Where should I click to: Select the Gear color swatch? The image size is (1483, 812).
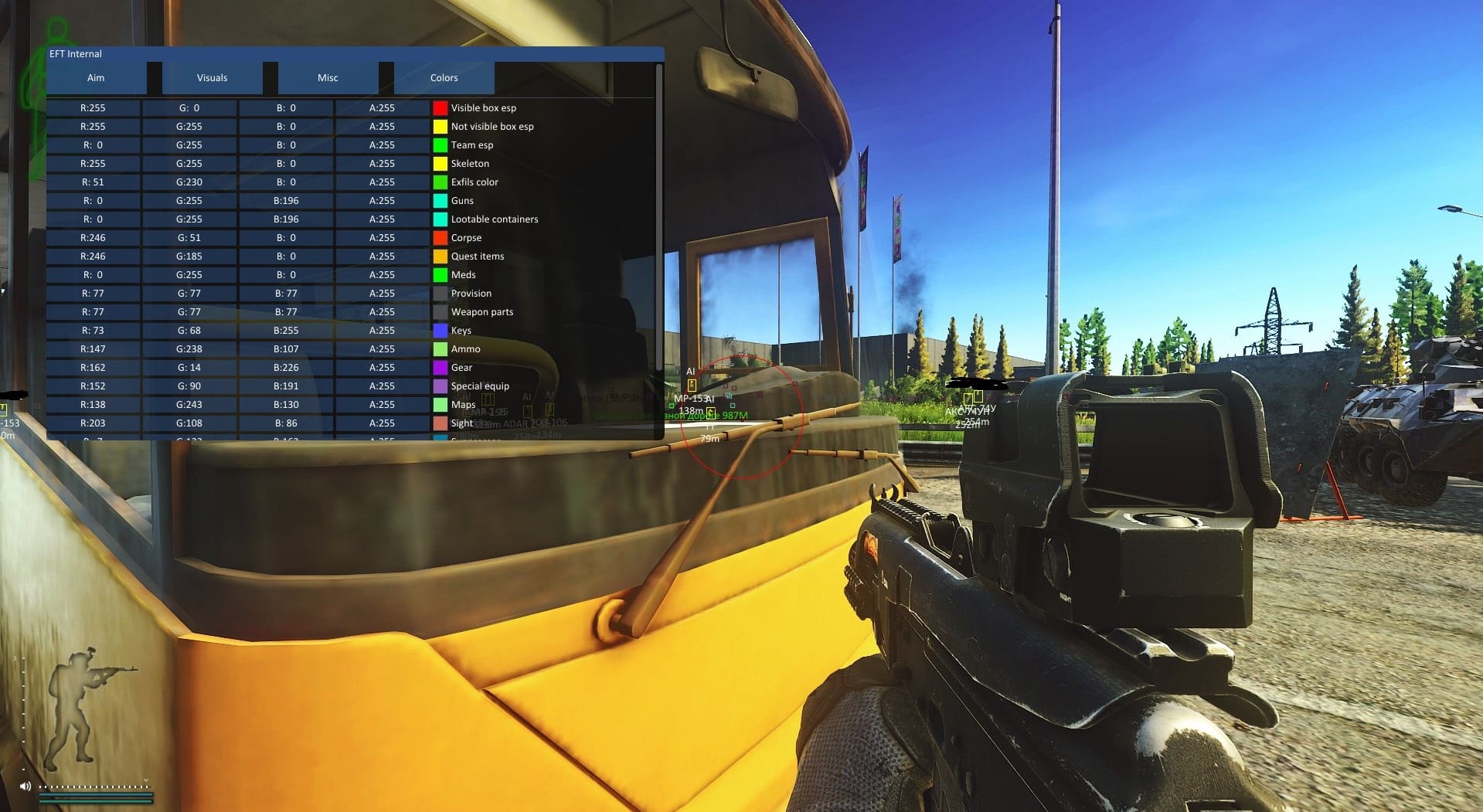(440, 368)
